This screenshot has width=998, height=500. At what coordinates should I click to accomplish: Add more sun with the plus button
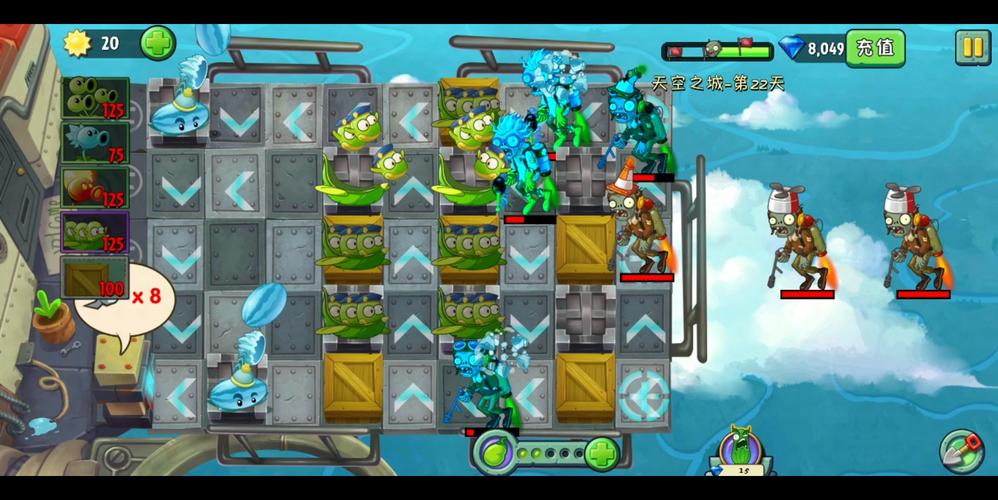point(157,43)
